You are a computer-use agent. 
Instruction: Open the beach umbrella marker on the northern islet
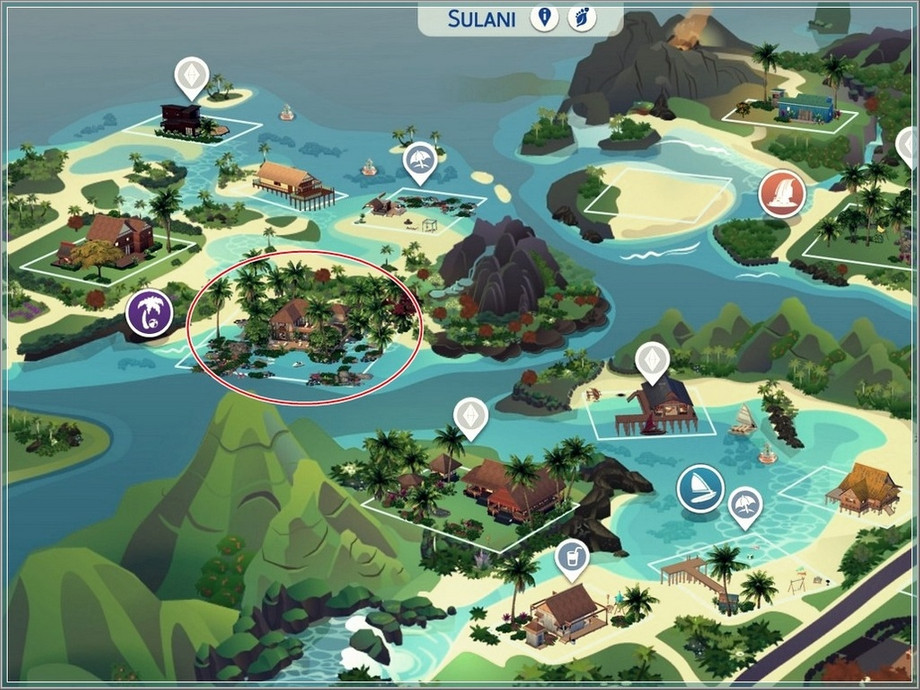coord(420,161)
